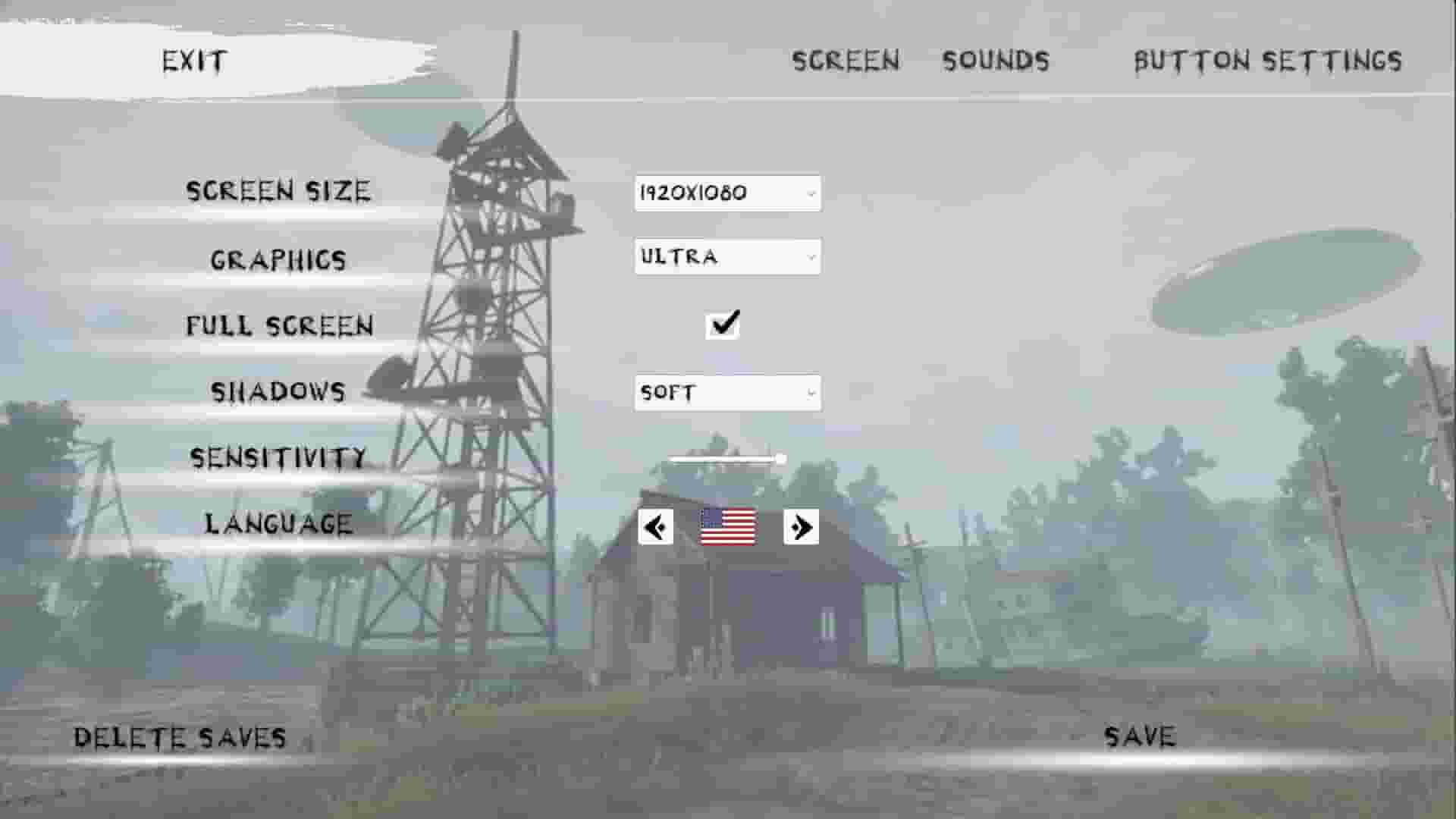Image resolution: width=1456 pixels, height=819 pixels.
Task: Click the Shadows dropdown arrow chevron
Action: coord(810,393)
